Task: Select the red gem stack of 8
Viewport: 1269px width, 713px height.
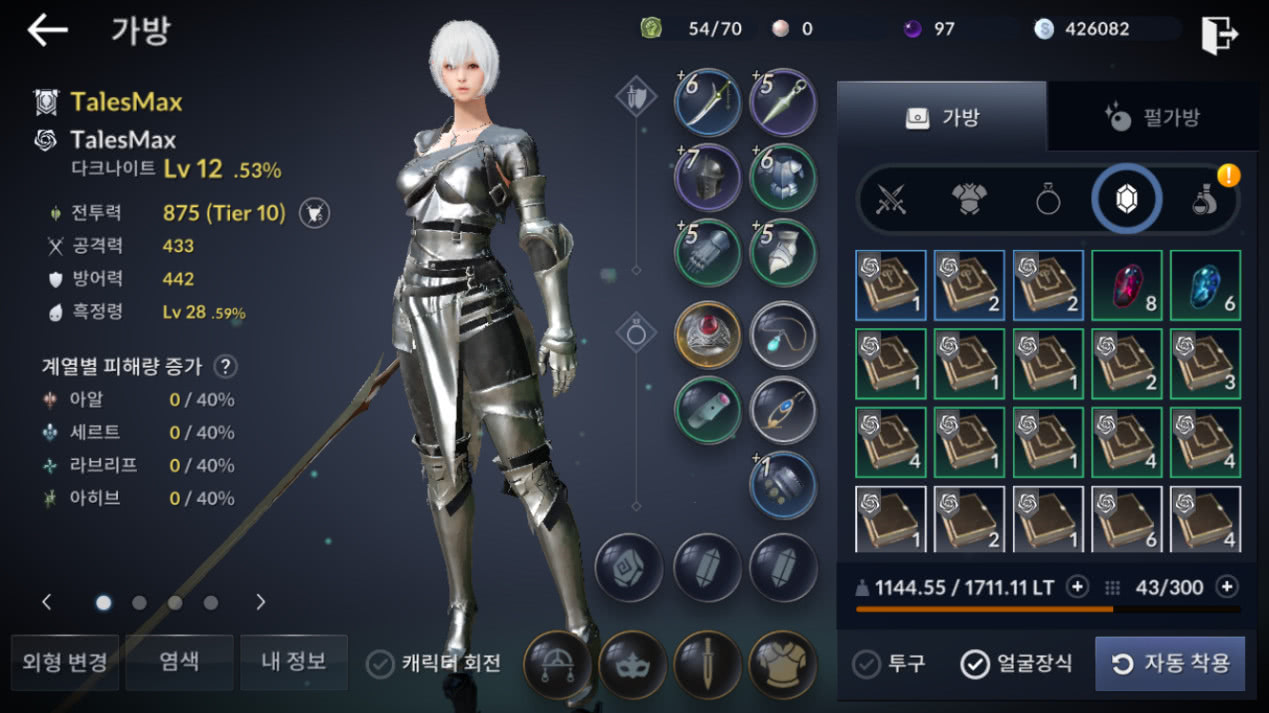Action: coord(1126,285)
